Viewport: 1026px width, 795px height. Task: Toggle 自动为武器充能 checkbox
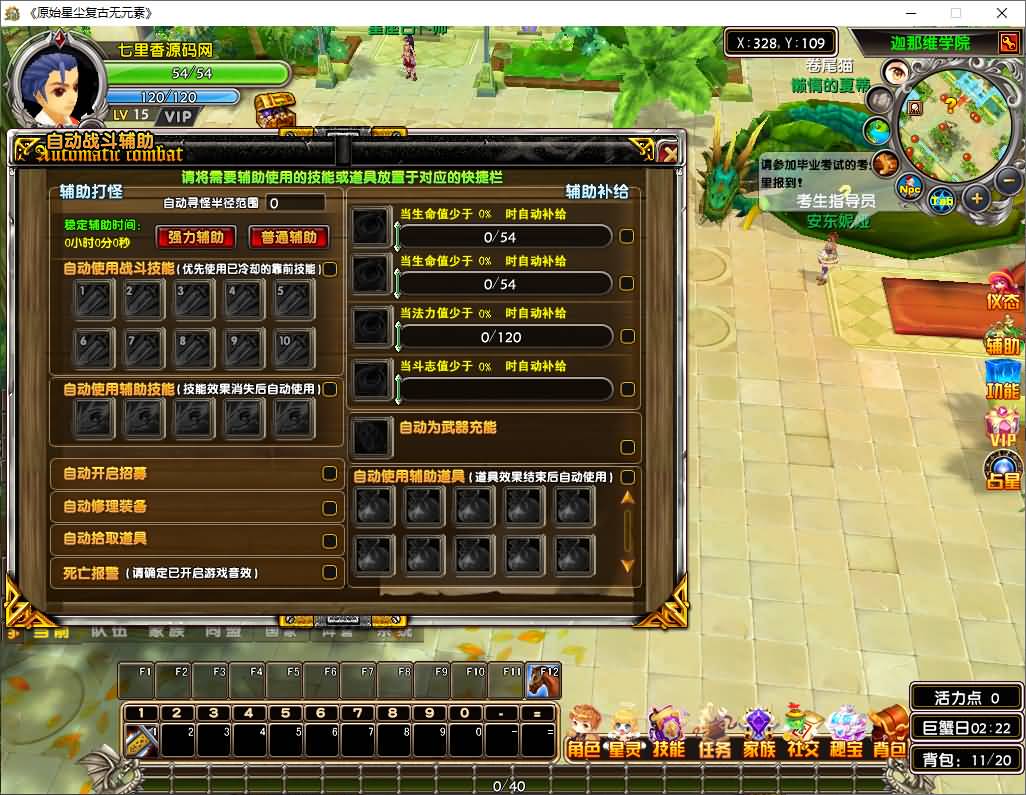[x=627, y=447]
